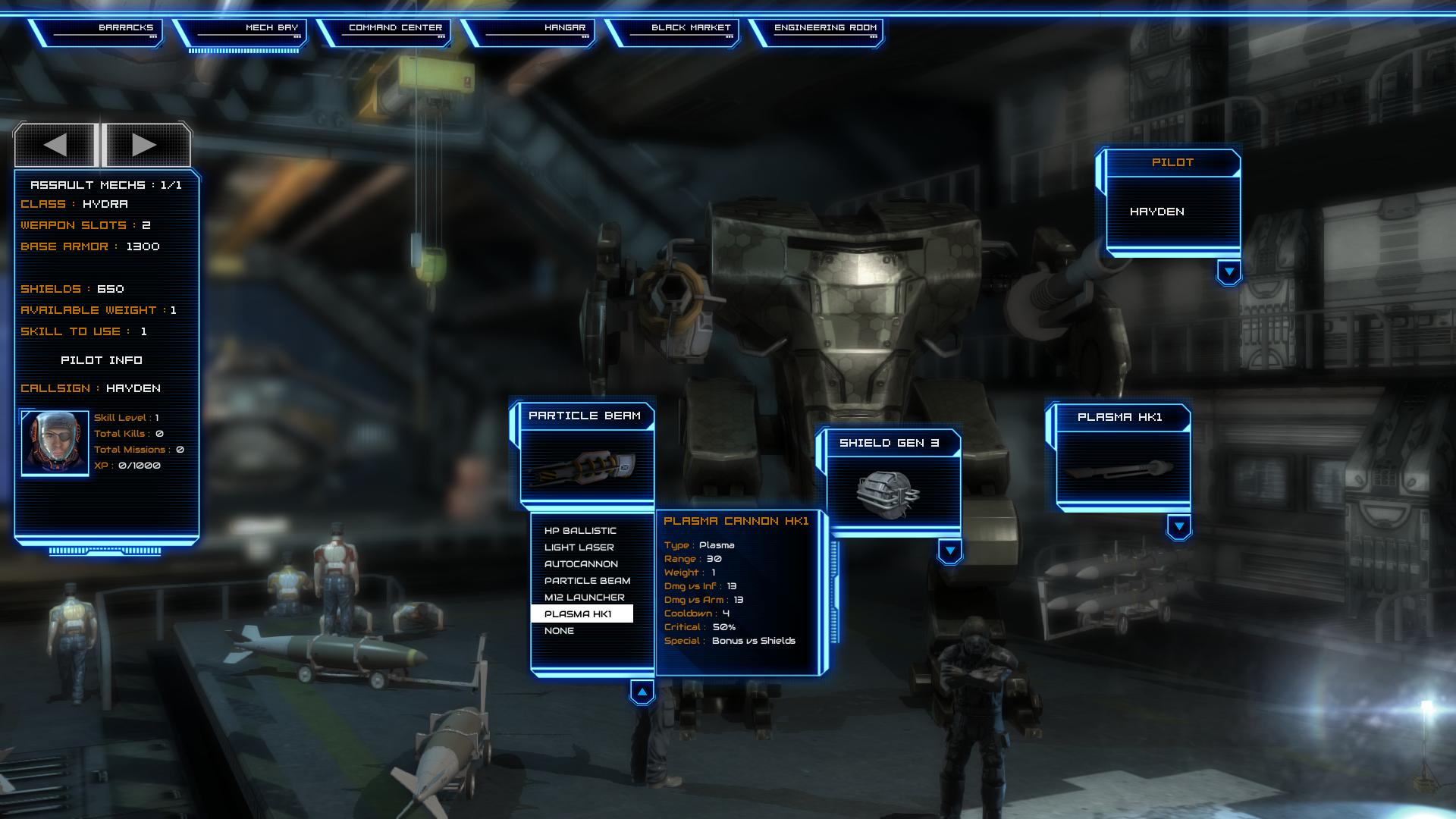Click the previous mech arrow

tap(57, 144)
